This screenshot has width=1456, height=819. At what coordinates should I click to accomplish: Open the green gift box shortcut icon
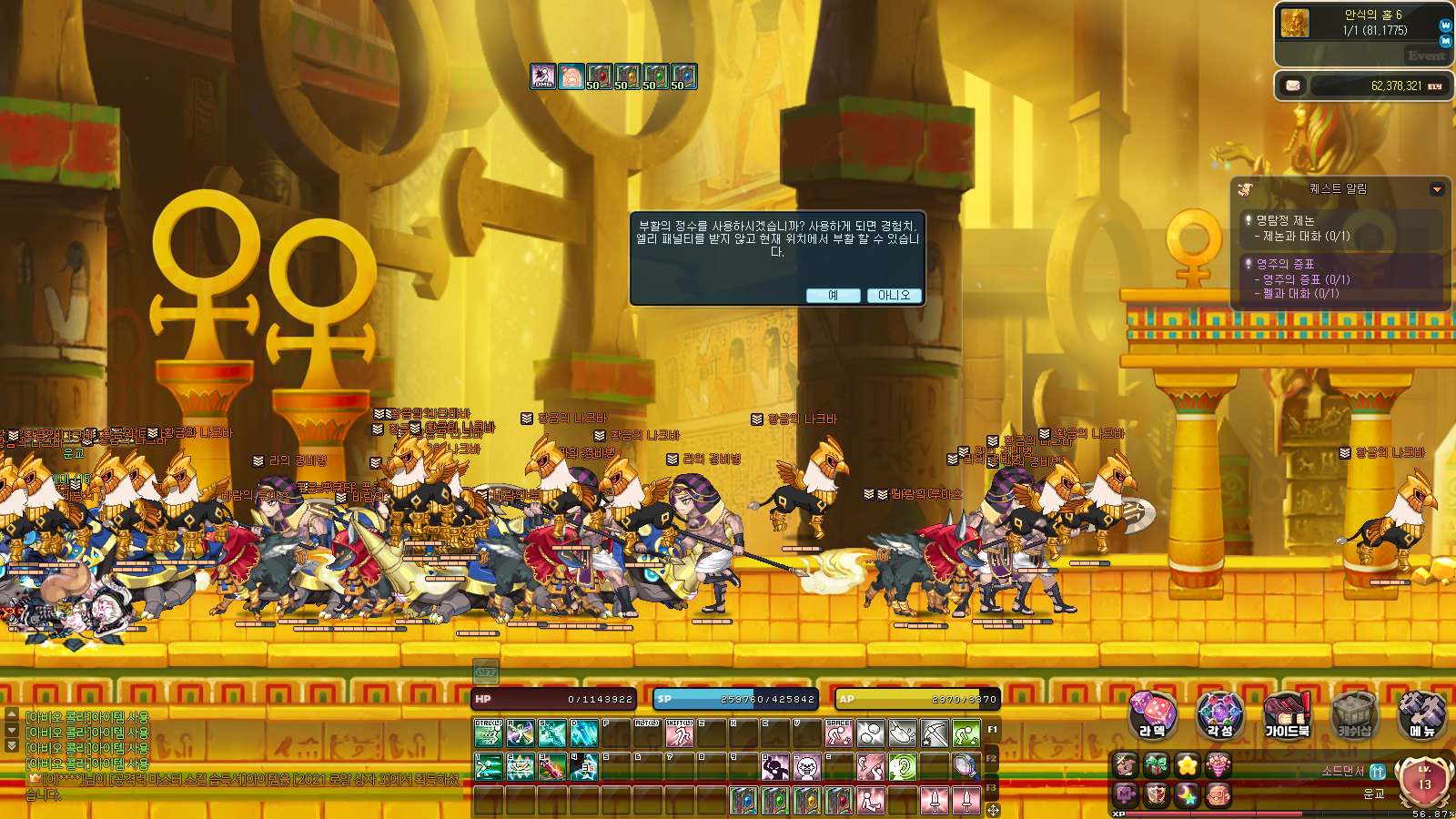pos(1156,765)
